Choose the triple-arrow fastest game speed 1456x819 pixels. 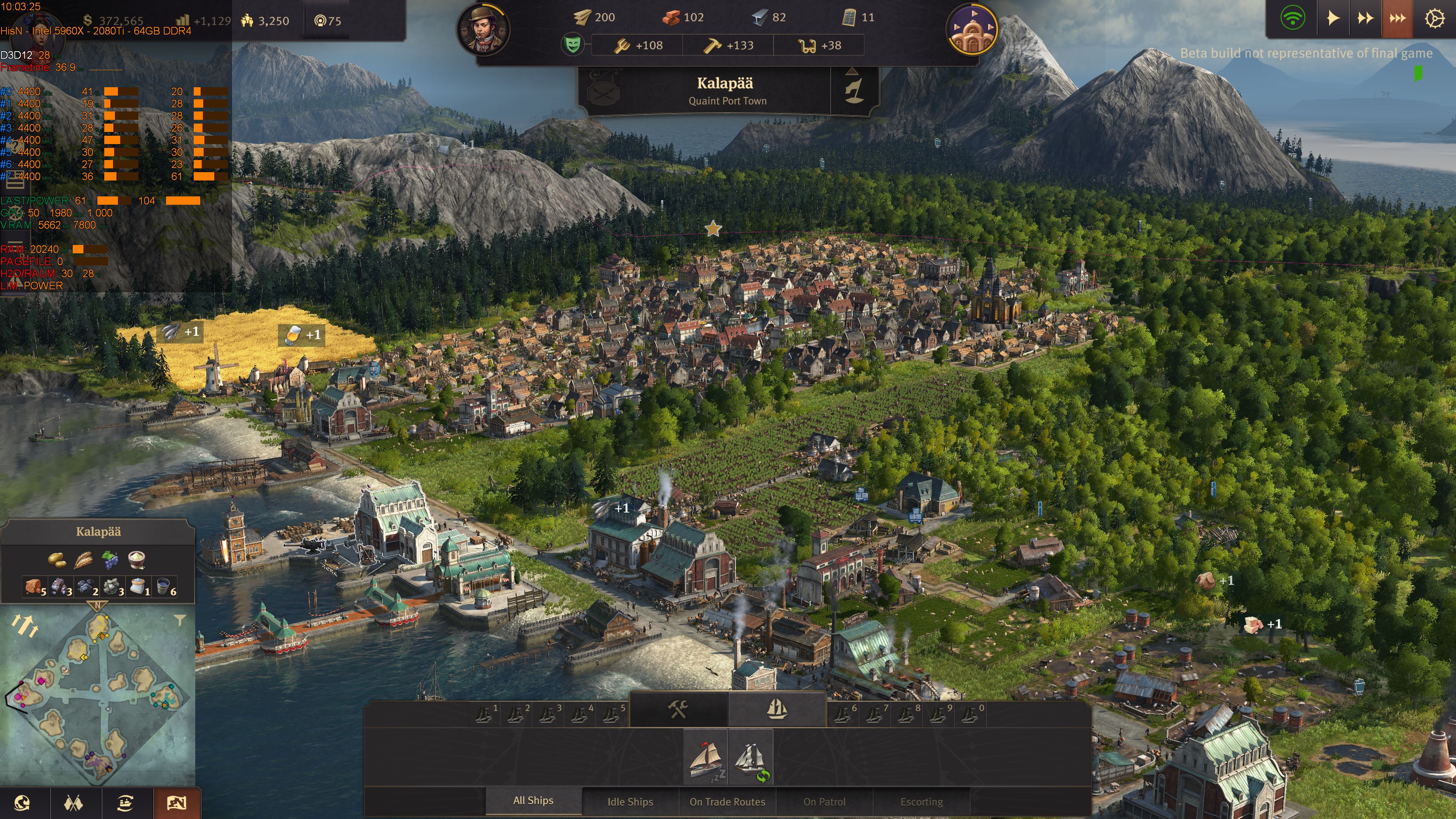(x=1397, y=19)
